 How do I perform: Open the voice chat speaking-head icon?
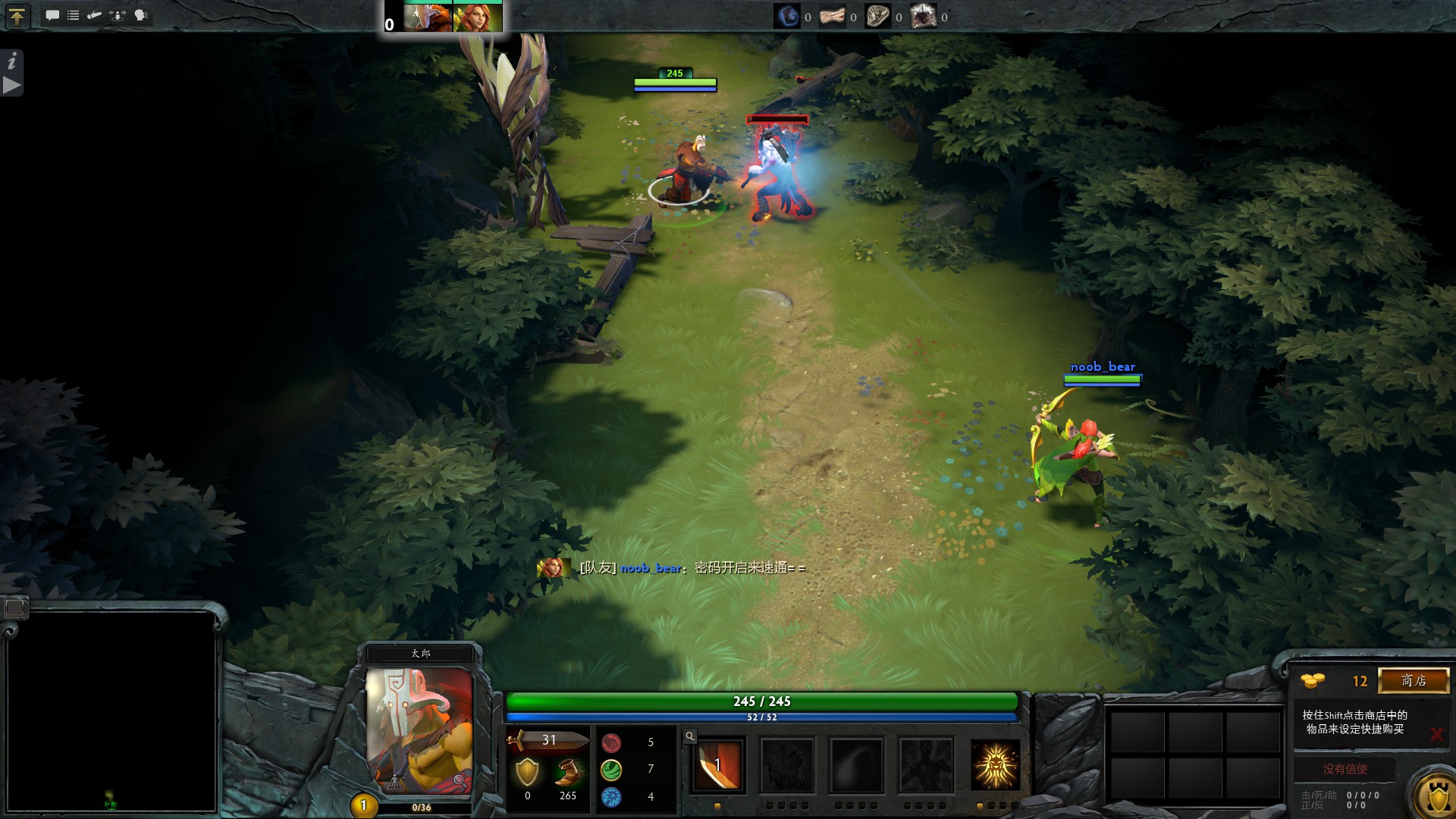pyautogui.click(x=141, y=15)
